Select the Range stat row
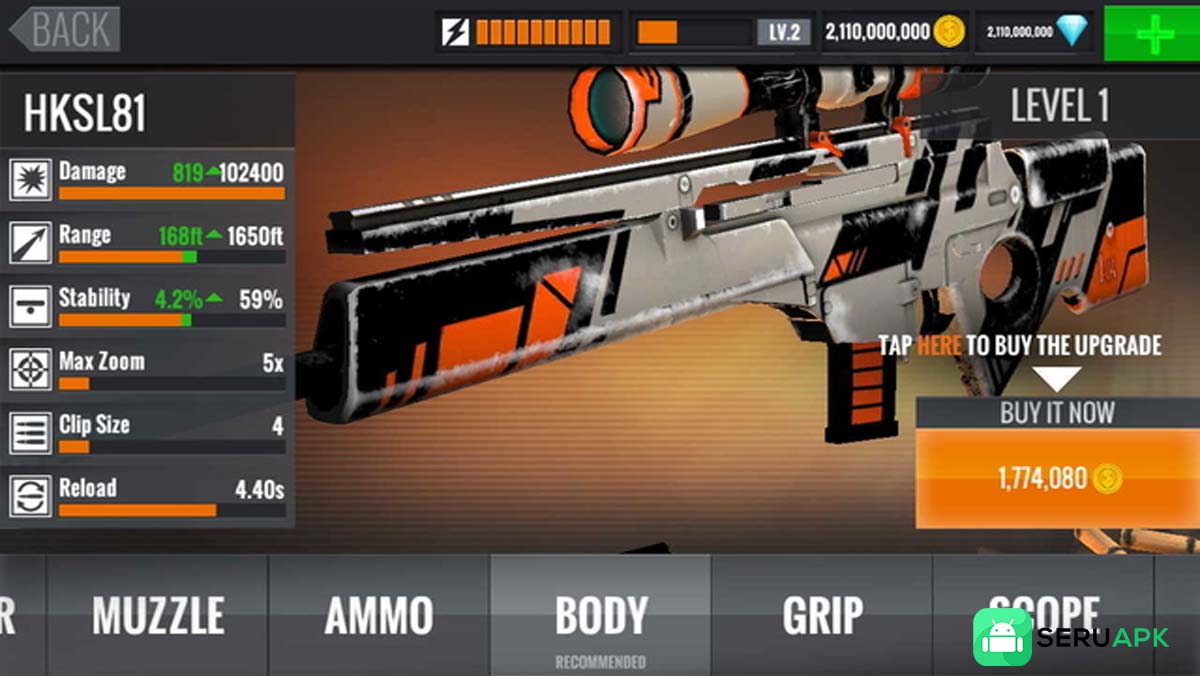 (148, 243)
